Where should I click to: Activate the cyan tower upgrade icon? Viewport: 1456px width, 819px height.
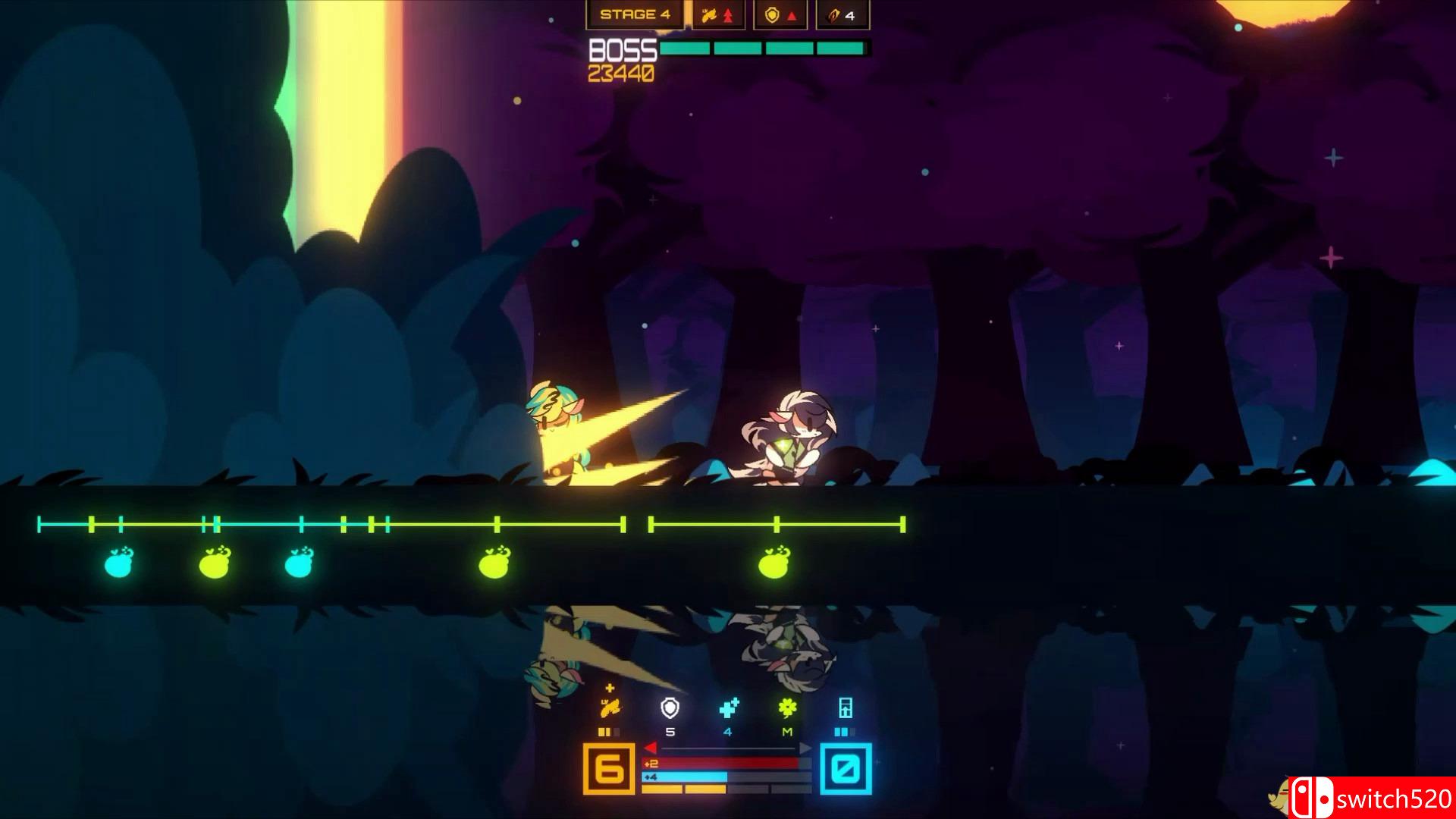(x=846, y=708)
